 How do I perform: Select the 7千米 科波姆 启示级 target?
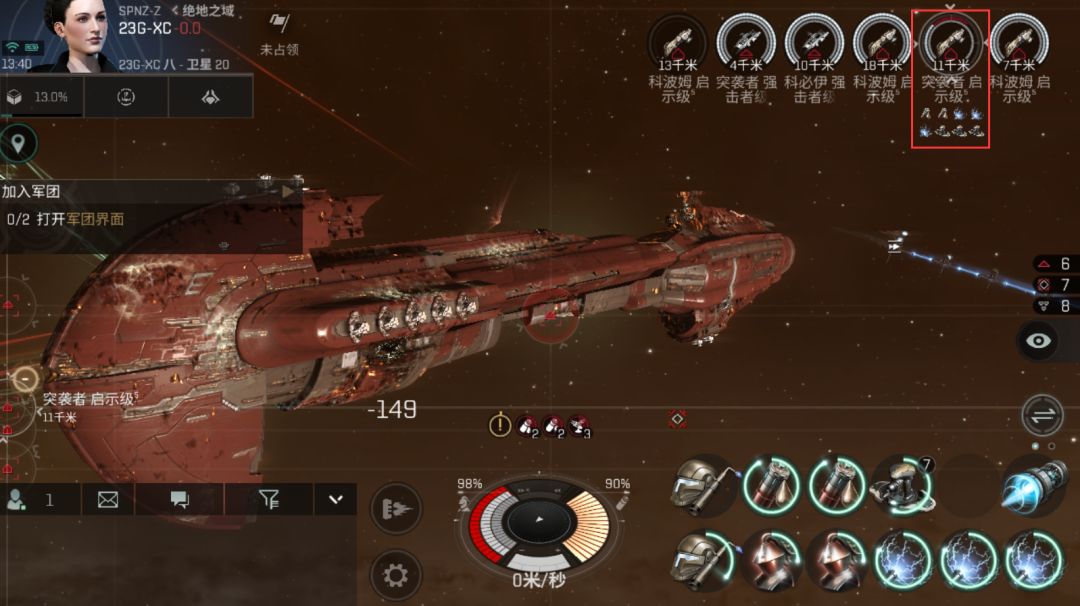click(1018, 45)
